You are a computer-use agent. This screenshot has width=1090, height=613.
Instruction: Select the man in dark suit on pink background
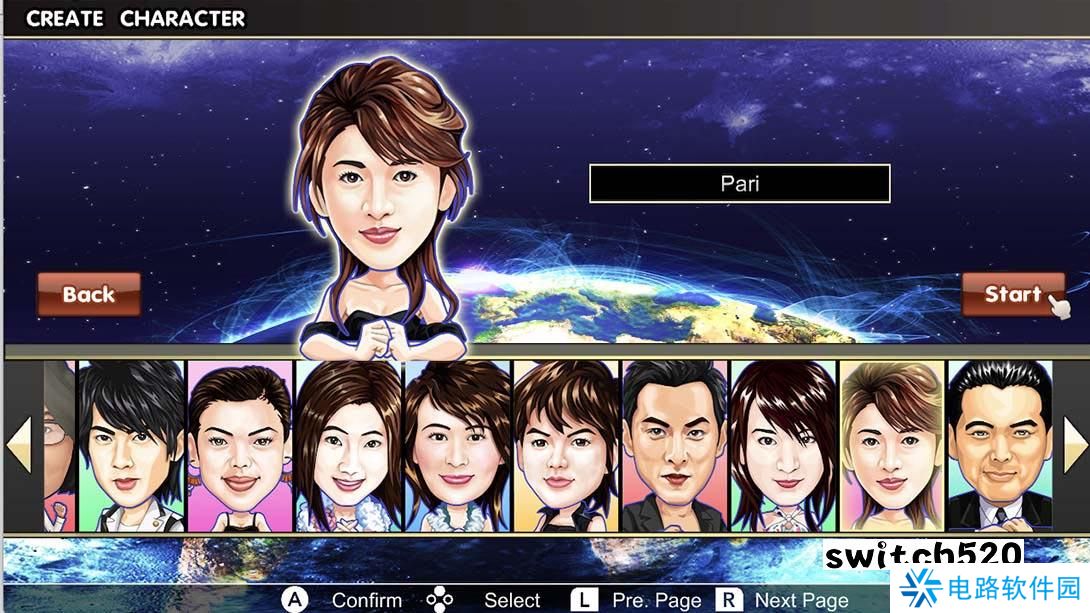tap(675, 446)
